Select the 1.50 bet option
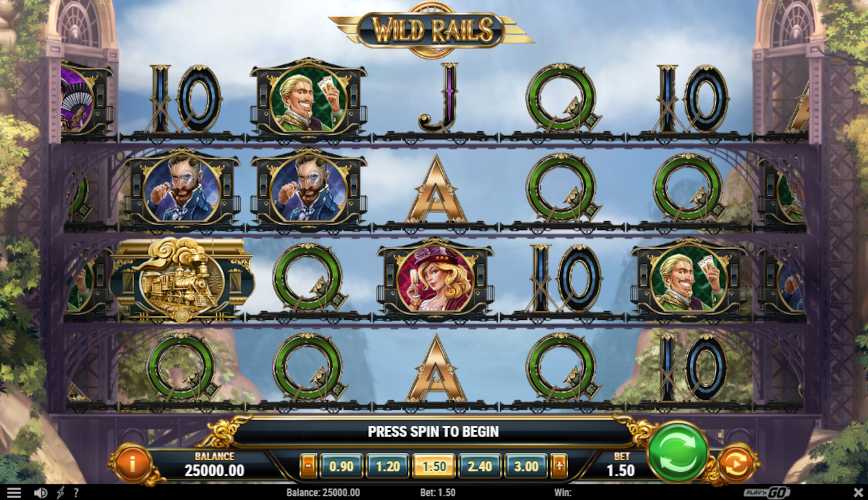868x500 pixels. coord(434,465)
